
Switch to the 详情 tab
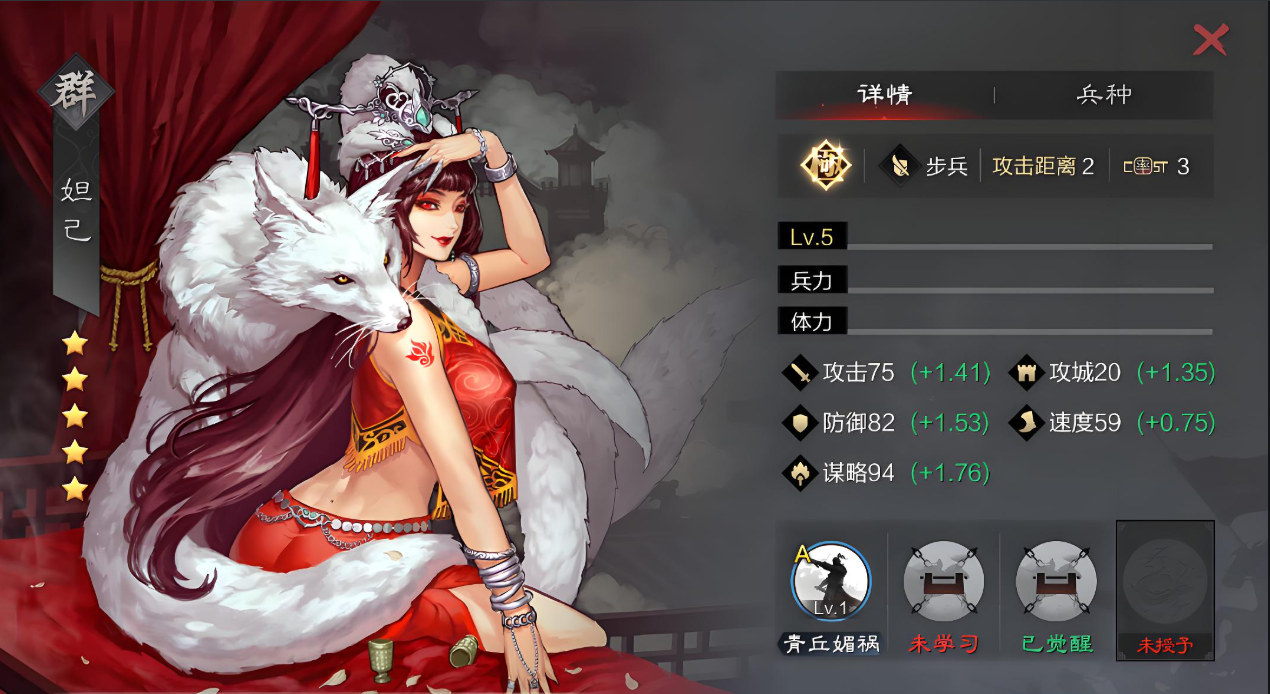pyautogui.click(x=885, y=95)
